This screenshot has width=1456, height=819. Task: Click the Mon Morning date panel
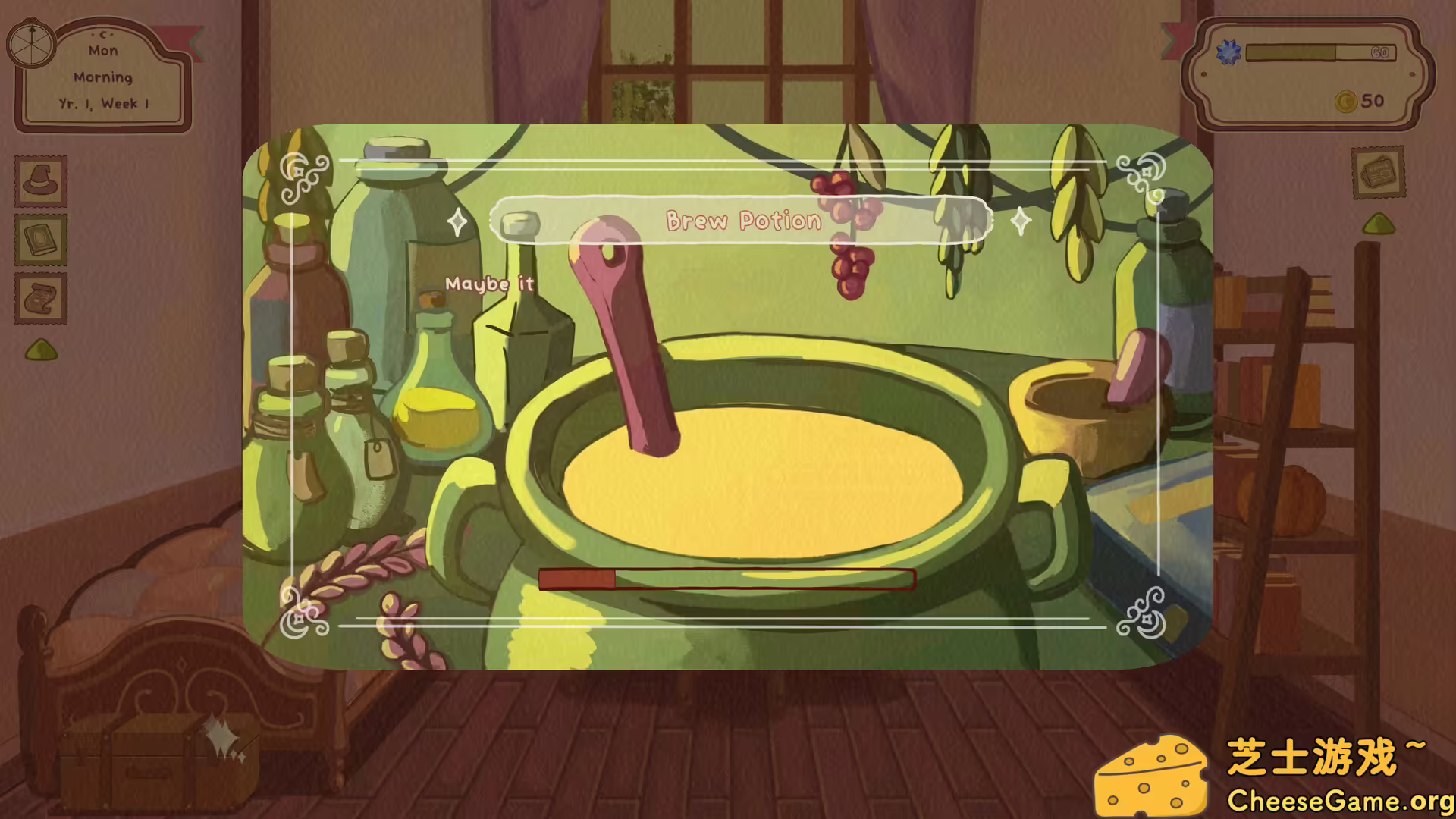click(103, 76)
